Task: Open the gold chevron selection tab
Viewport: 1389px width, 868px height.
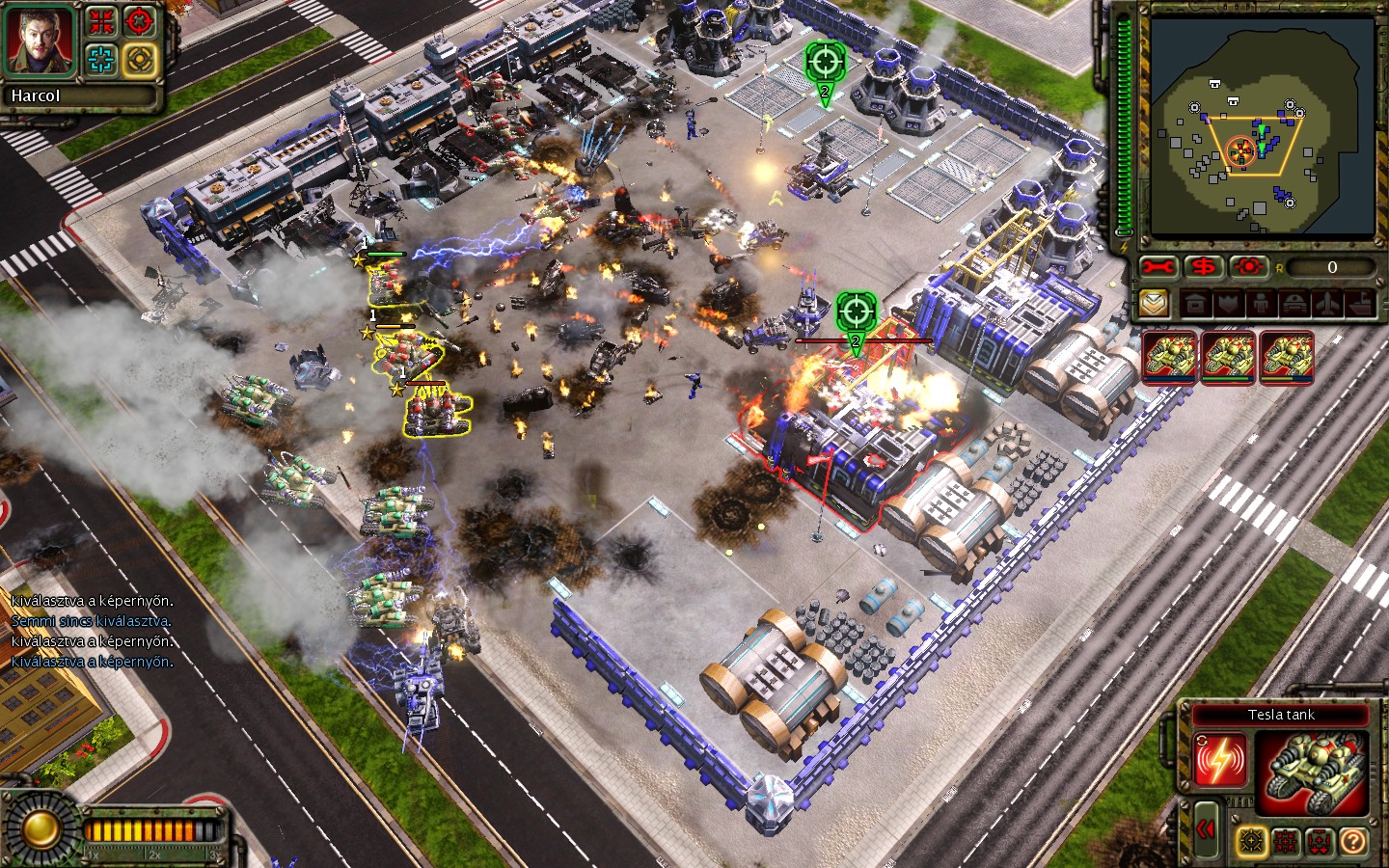Action: [x=1155, y=305]
